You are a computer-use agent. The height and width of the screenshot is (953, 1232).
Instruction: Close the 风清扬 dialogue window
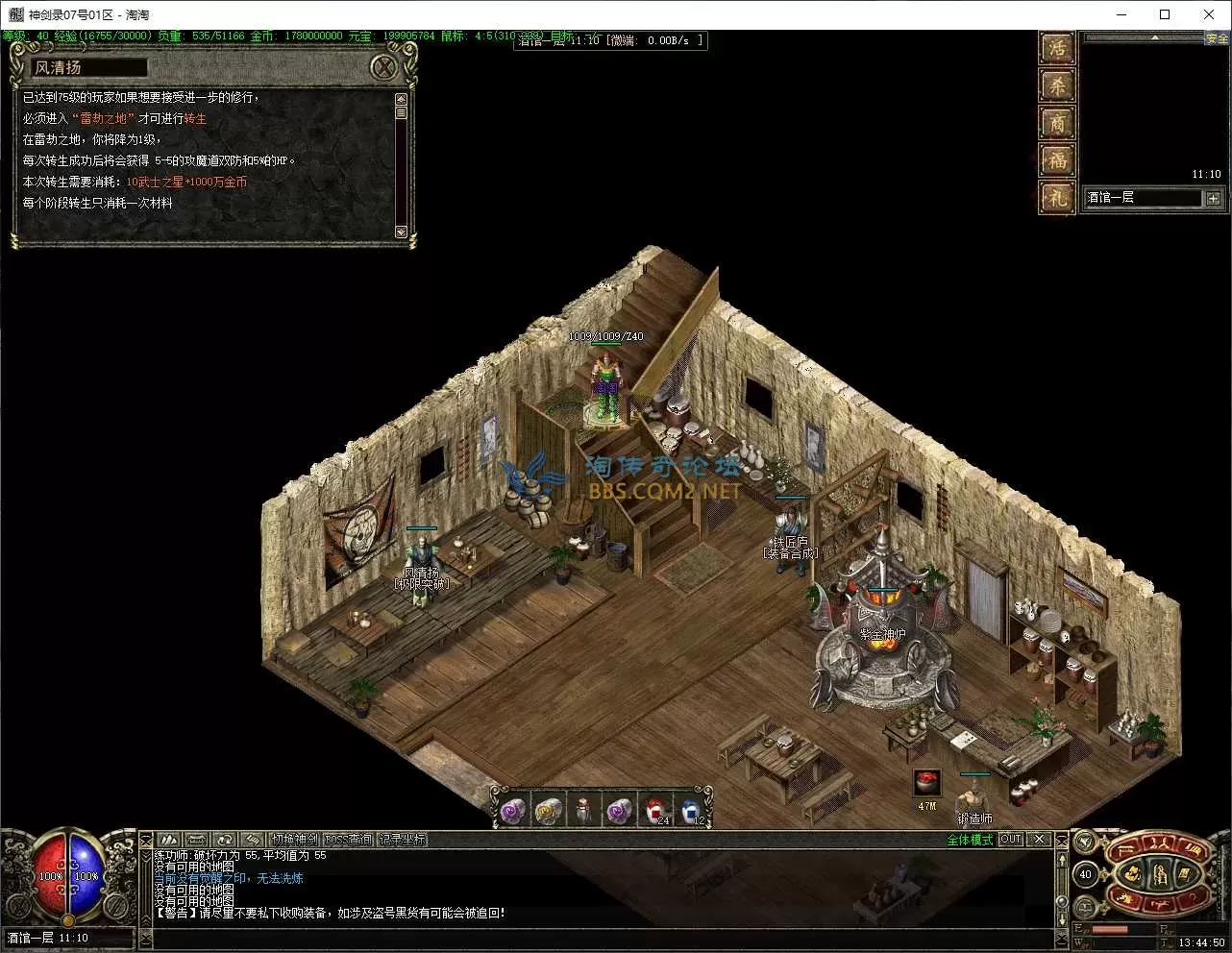(383, 67)
